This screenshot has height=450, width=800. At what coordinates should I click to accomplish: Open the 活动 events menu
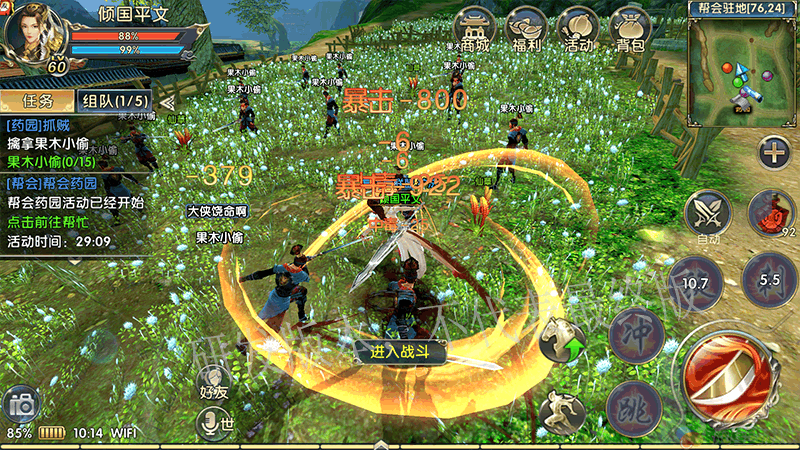(578, 30)
